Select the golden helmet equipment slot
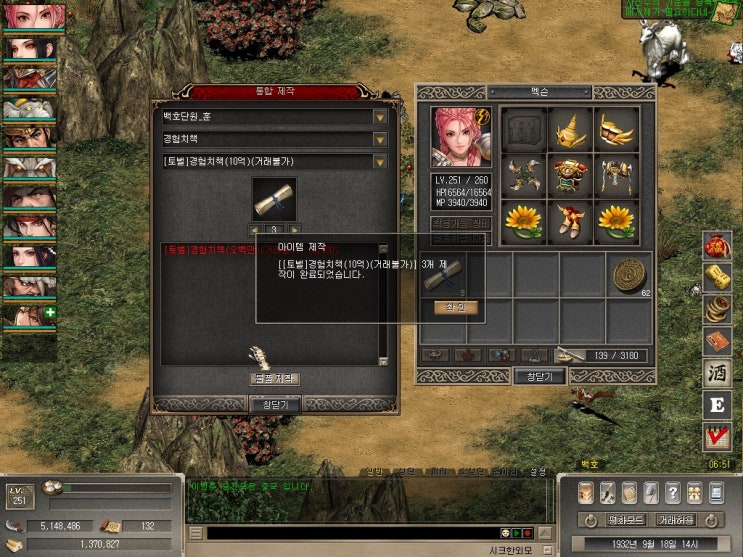Screen dimensions: 743x557 [569, 129]
